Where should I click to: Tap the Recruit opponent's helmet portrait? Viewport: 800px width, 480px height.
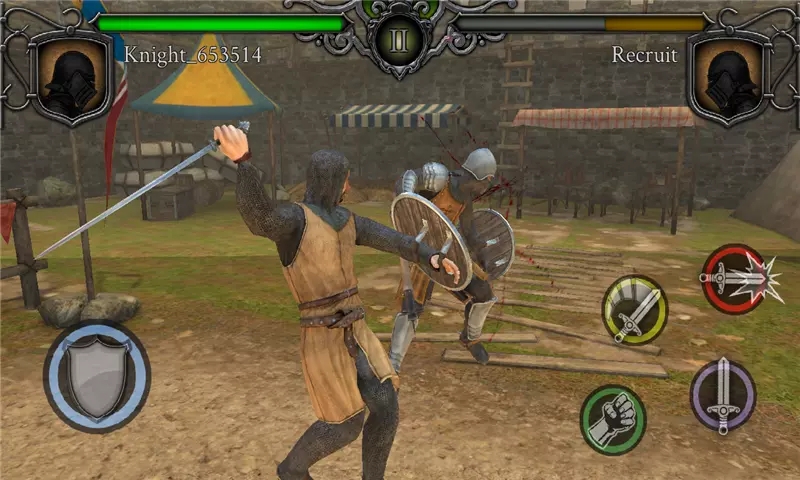pos(728,76)
